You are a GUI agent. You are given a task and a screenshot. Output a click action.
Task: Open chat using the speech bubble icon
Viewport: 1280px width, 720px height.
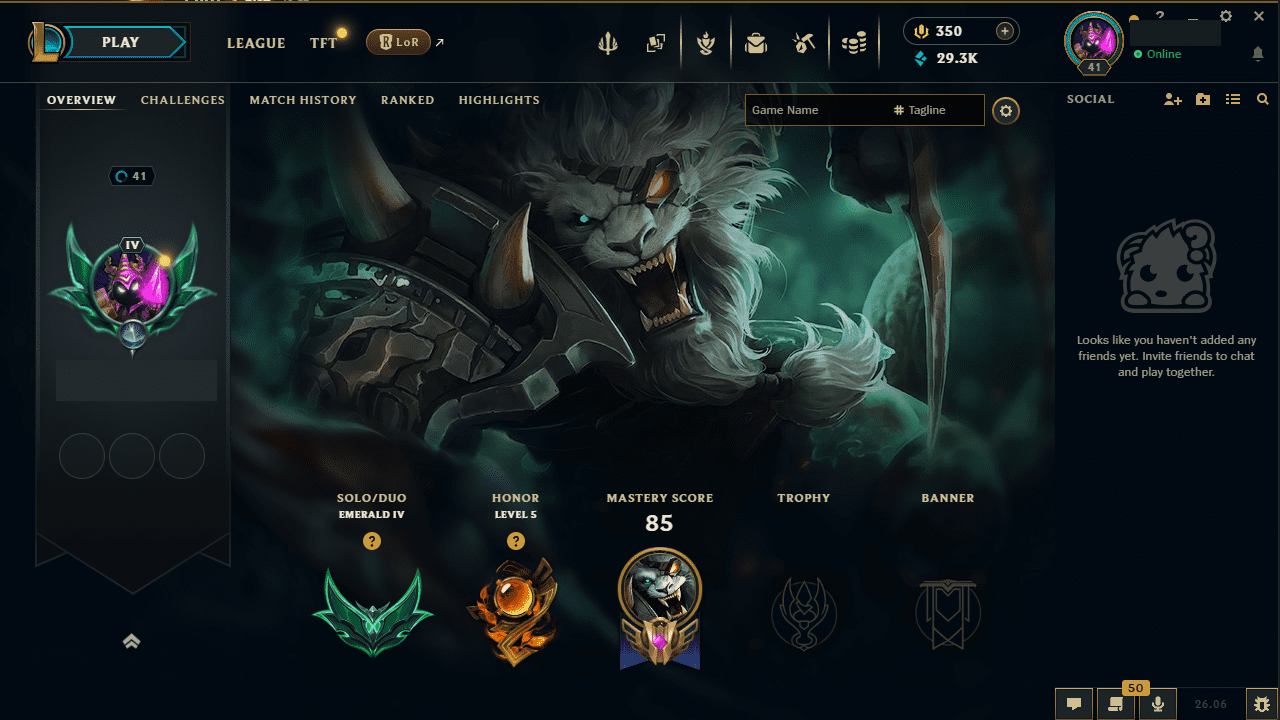(x=1073, y=704)
